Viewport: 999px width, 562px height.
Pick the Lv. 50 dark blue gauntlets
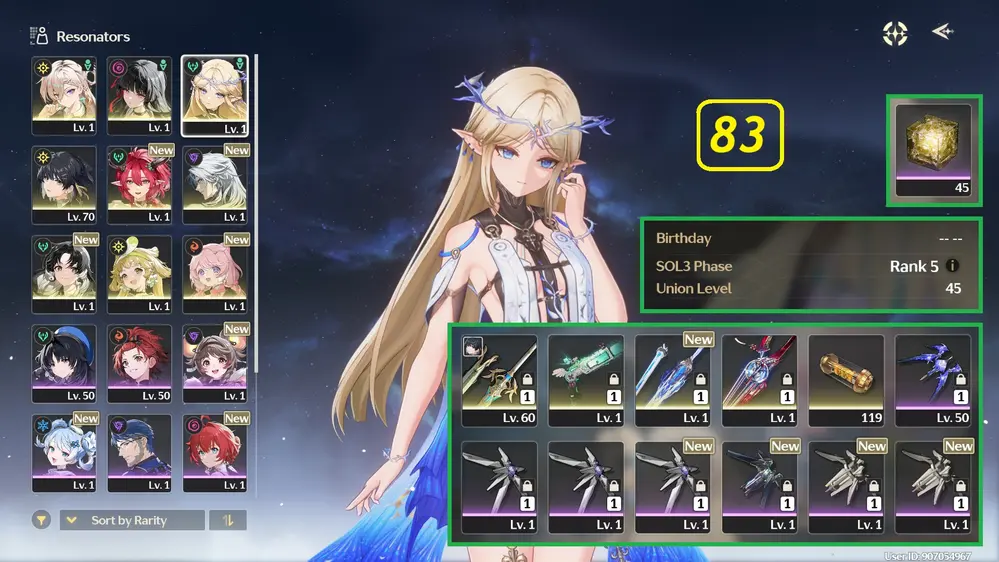pos(933,379)
